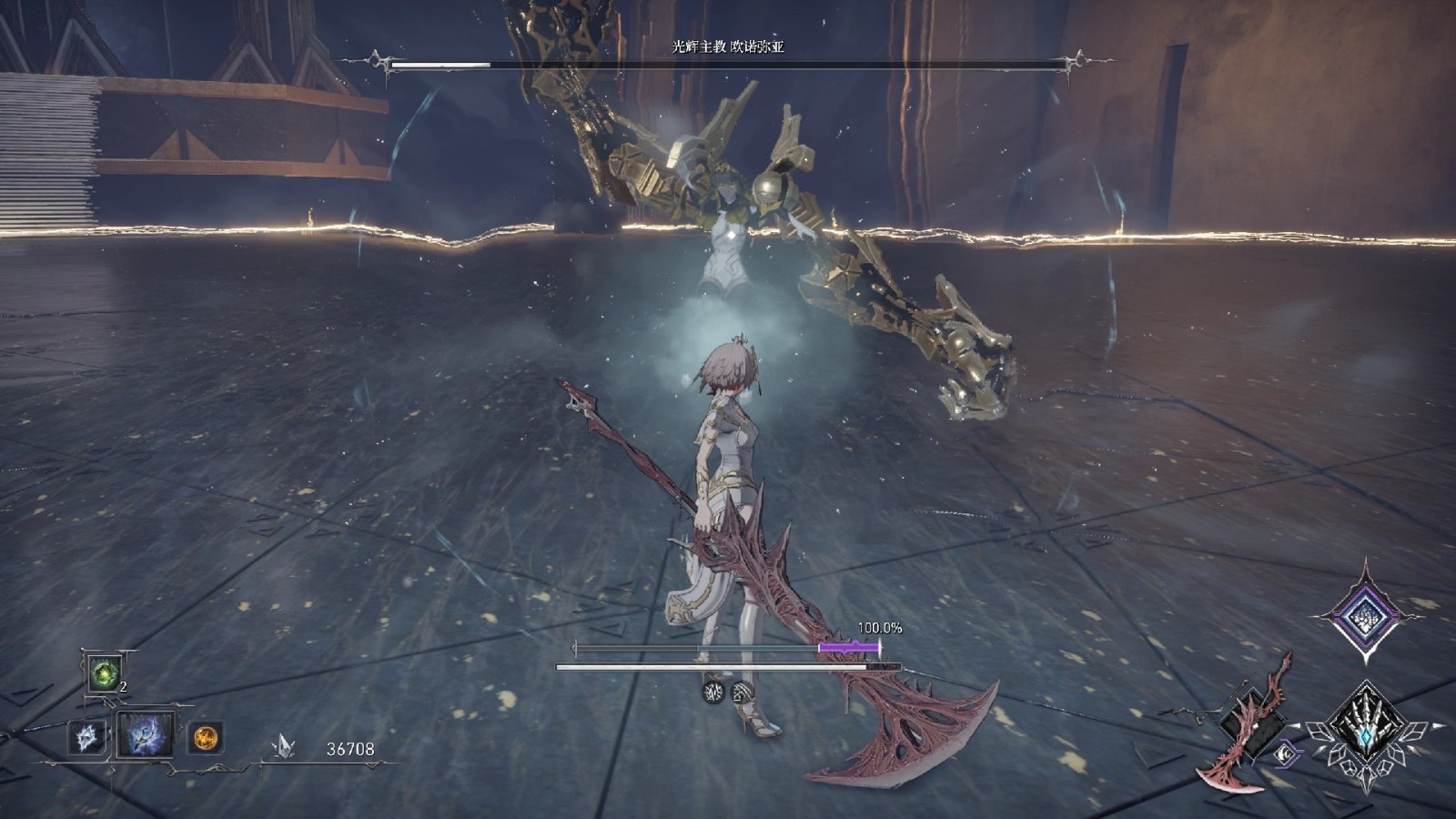Screen dimensions: 1456x819
Task: Select the white ice crystal skill slot
Action: coord(87,736)
